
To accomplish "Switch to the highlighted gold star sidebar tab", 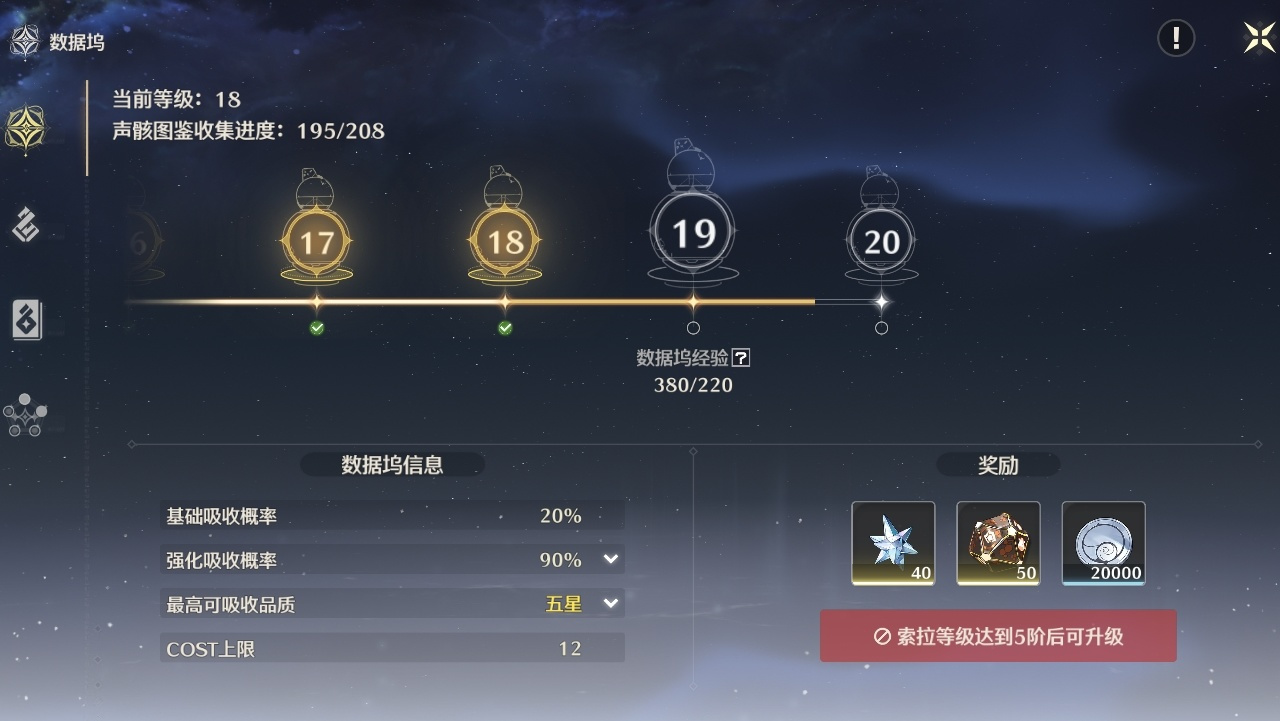I will [x=25, y=128].
